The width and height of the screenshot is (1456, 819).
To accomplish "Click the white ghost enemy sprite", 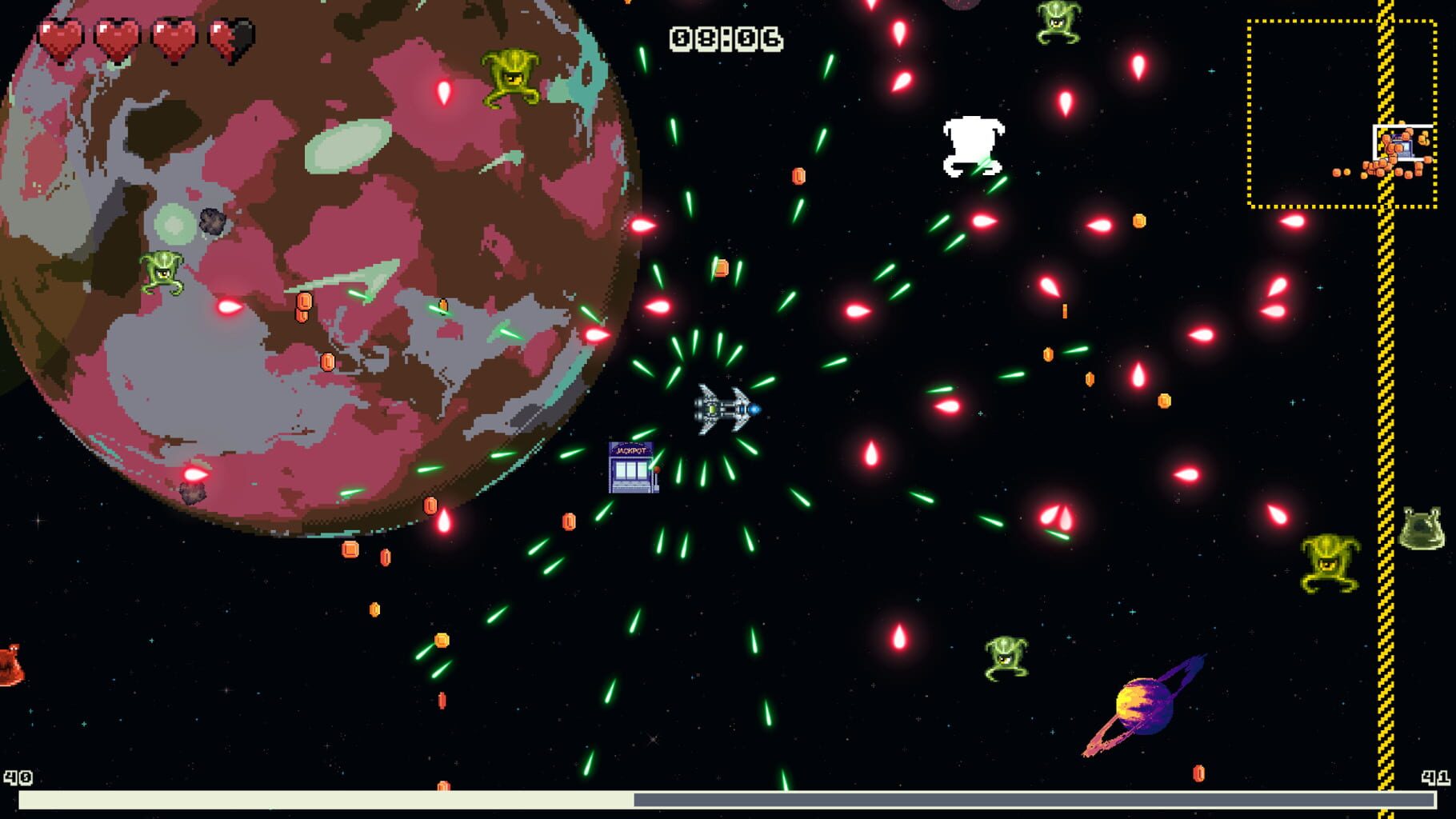I will click(974, 144).
